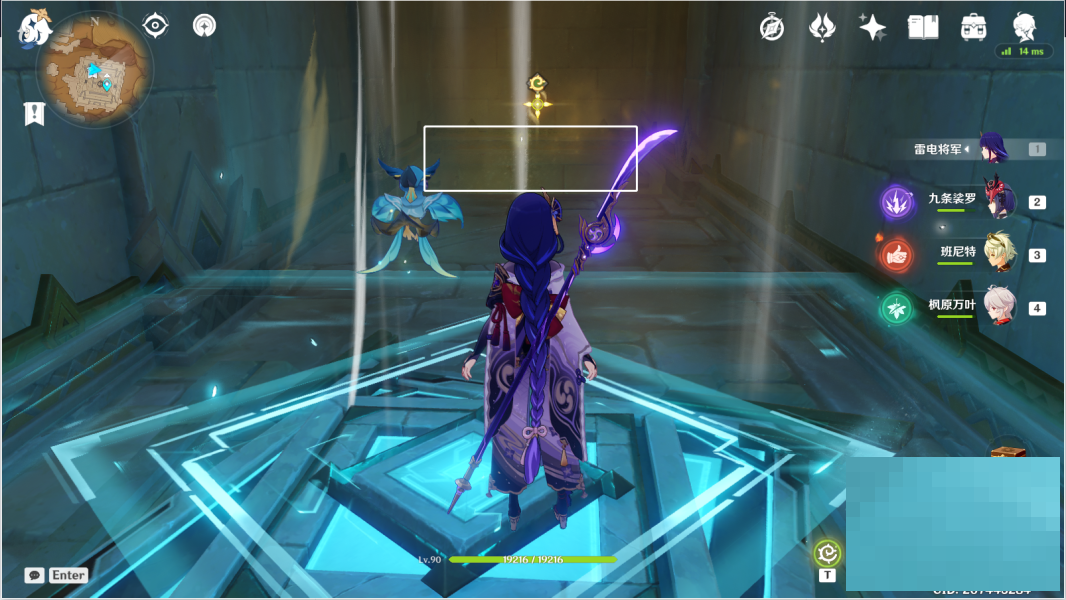Image resolution: width=1066 pixels, height=600 pixels.
Task: Activate the eye-shaped elemental sight icon
Action: tap(155, 25)
